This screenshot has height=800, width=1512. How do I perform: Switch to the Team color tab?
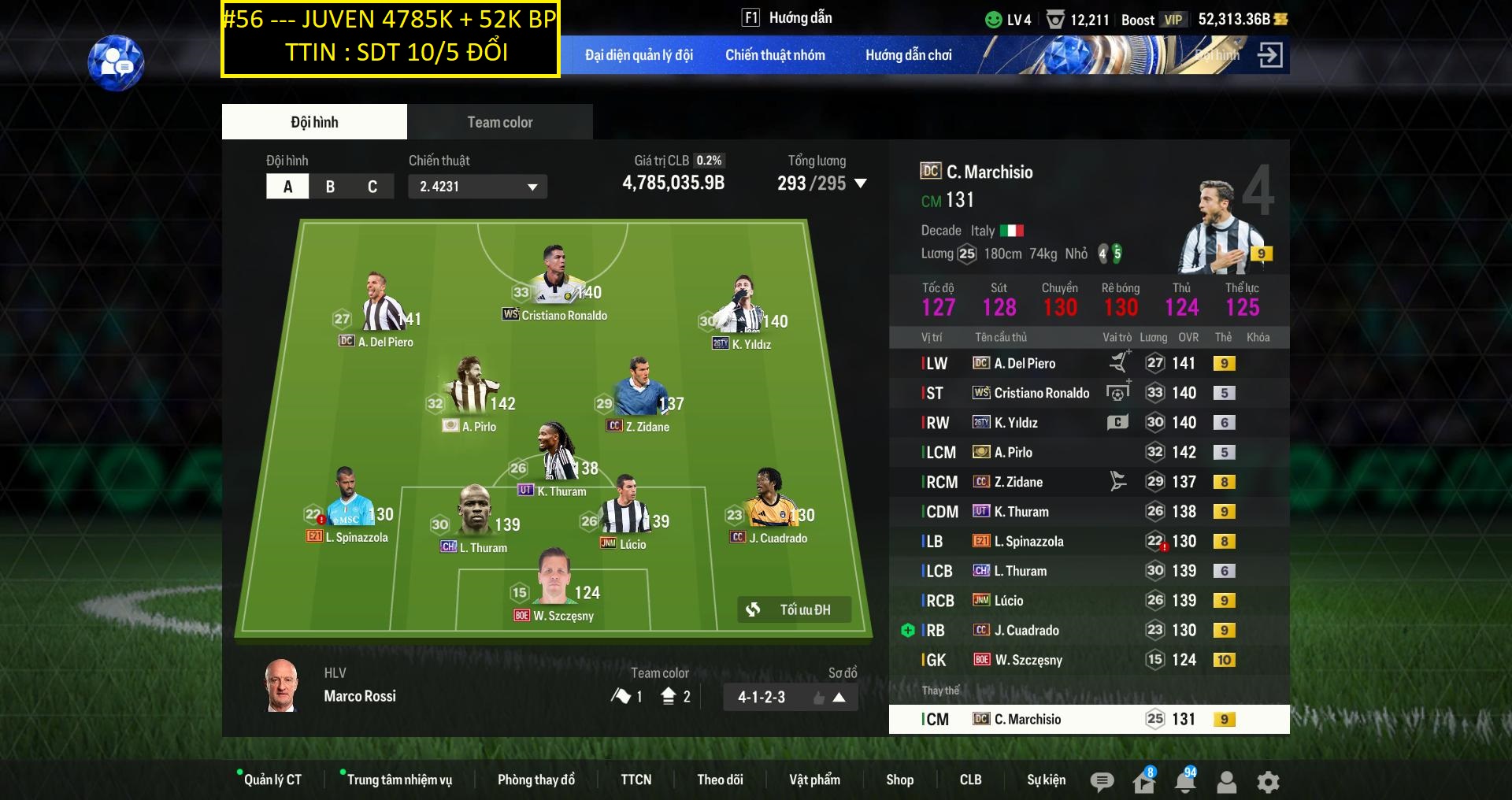coord(499,121)
